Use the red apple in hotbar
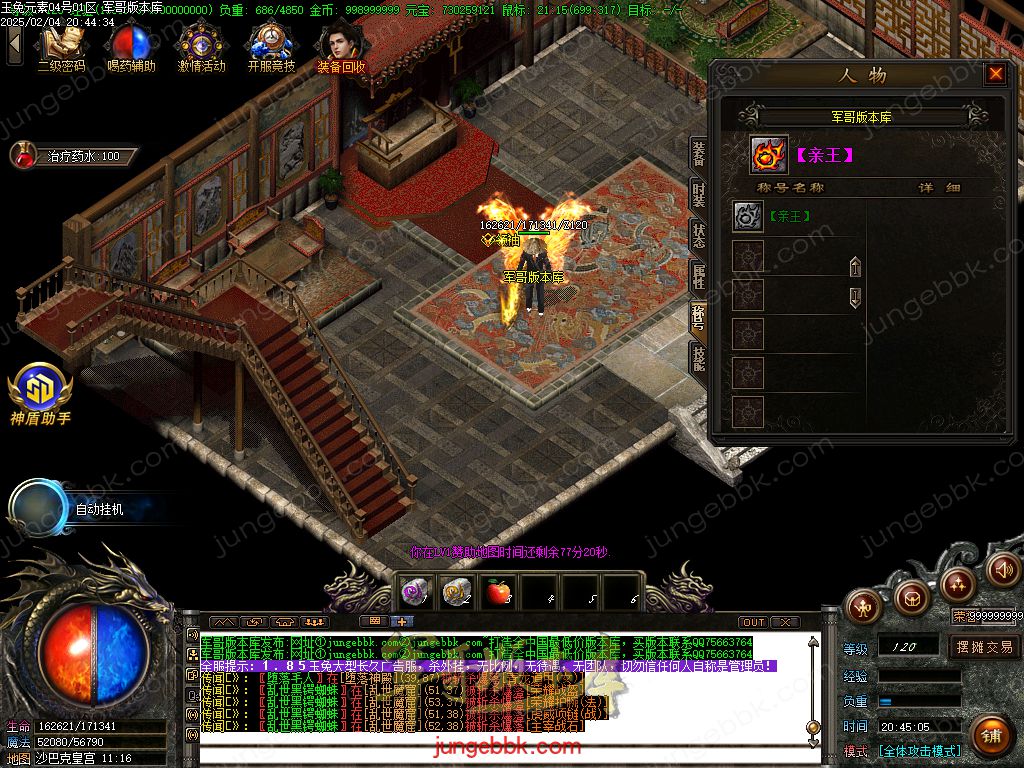Screen dimensions: 1024x768 [x=497, y=592]
